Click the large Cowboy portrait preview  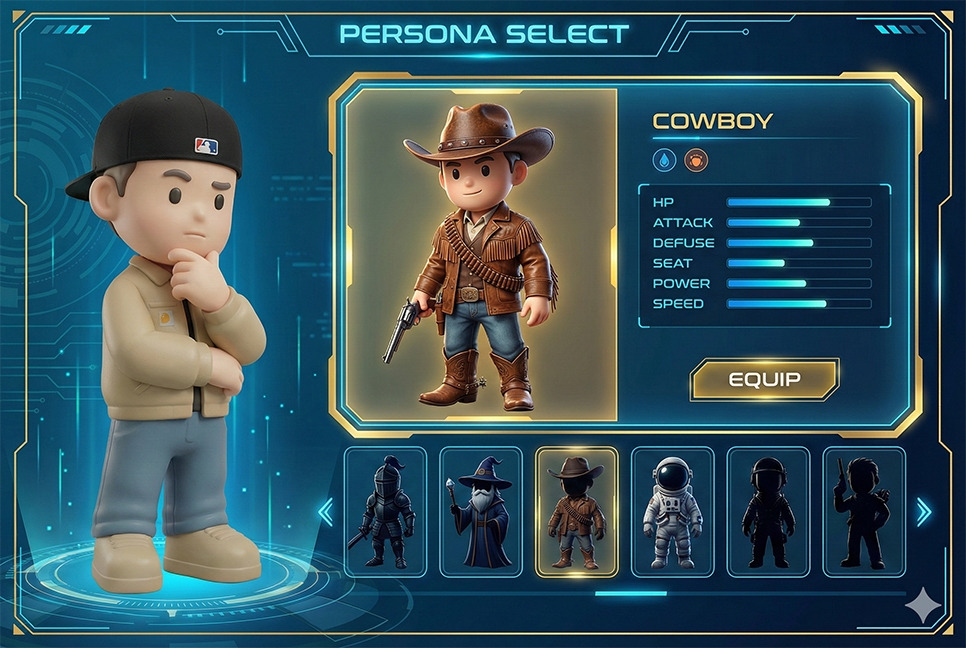[x=481, y=255]
